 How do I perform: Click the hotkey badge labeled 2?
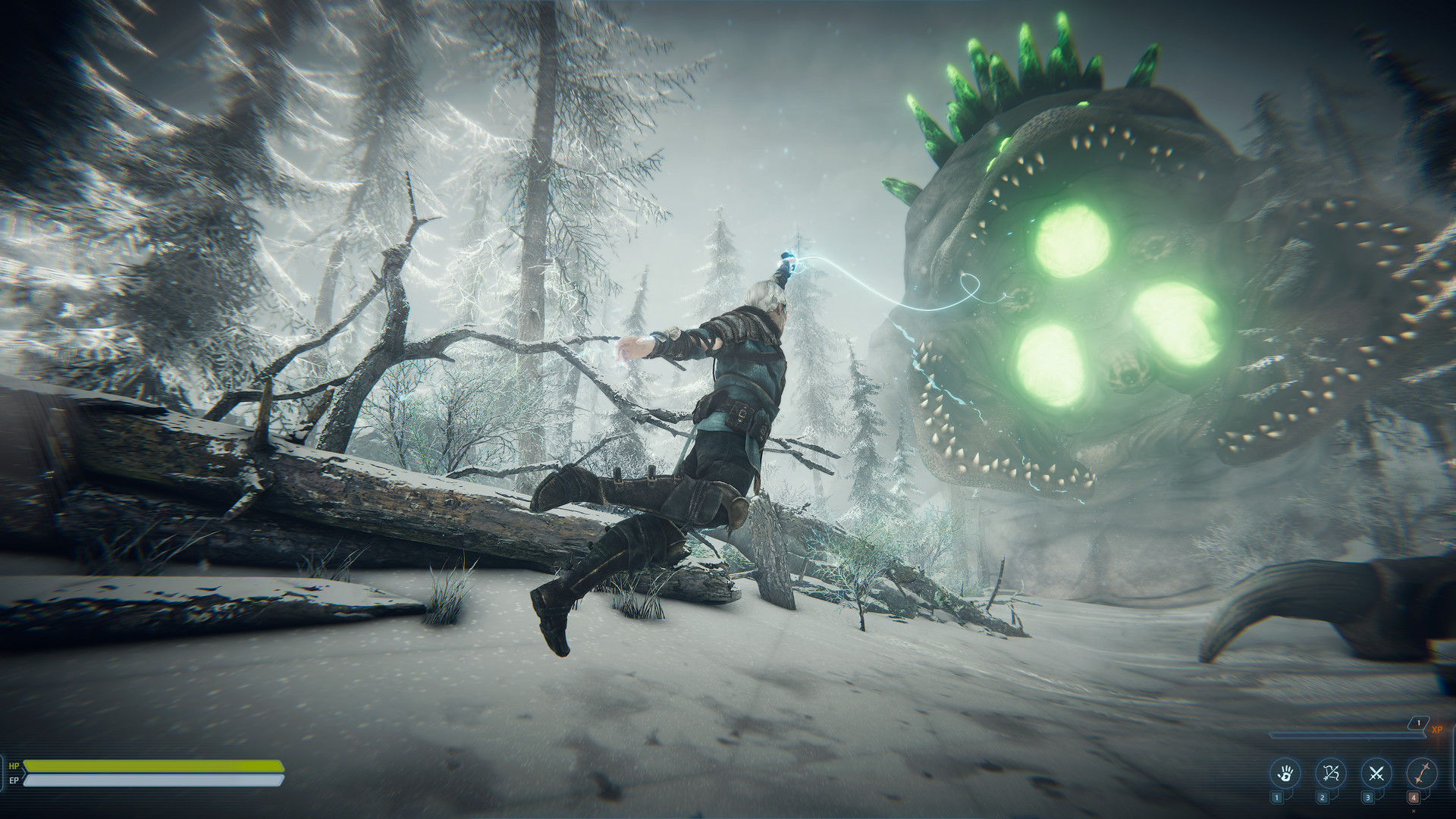(x=1323, y=798)
